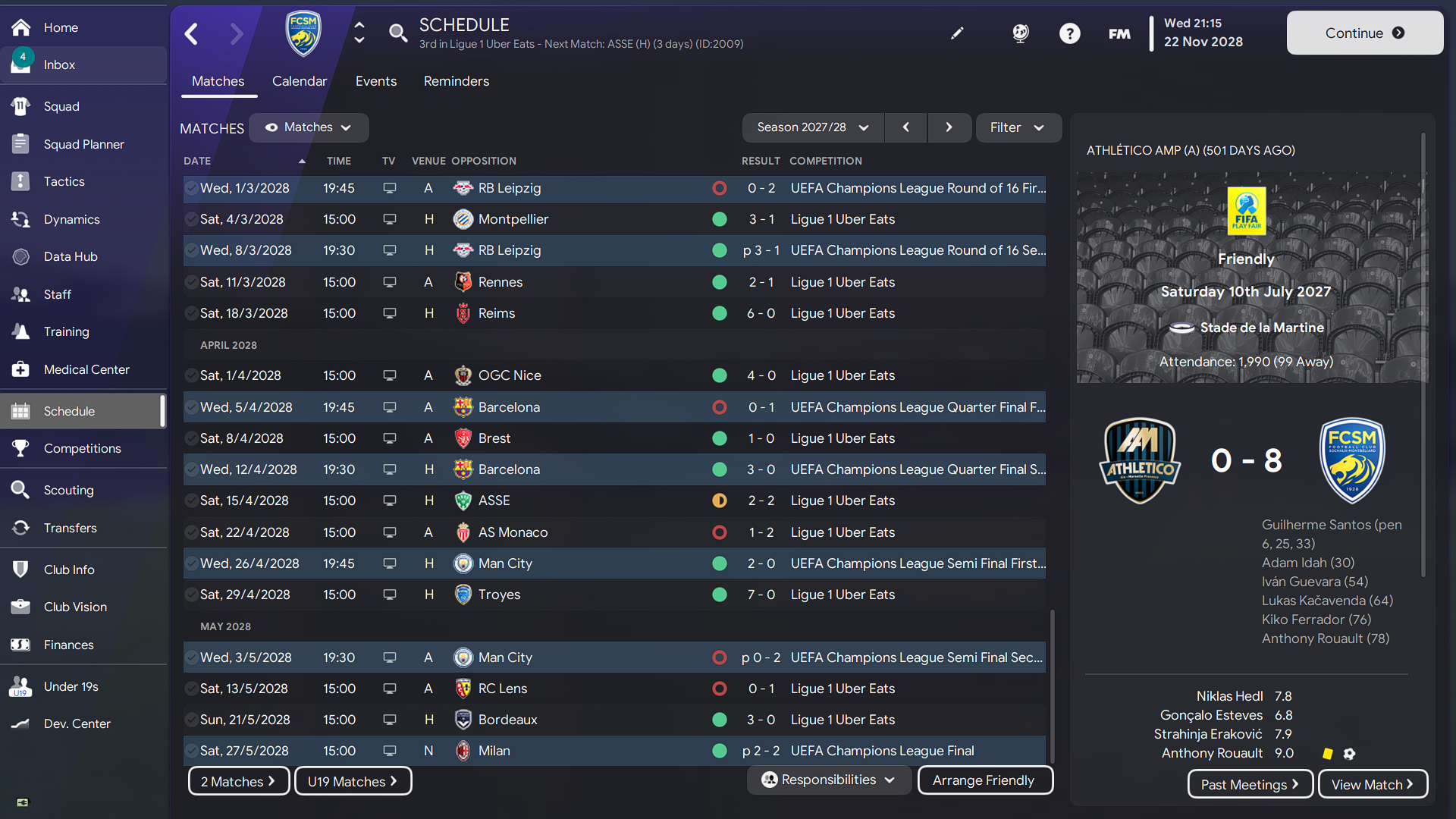
Task: Click the Continue button
Action: tap(1364, 33)
